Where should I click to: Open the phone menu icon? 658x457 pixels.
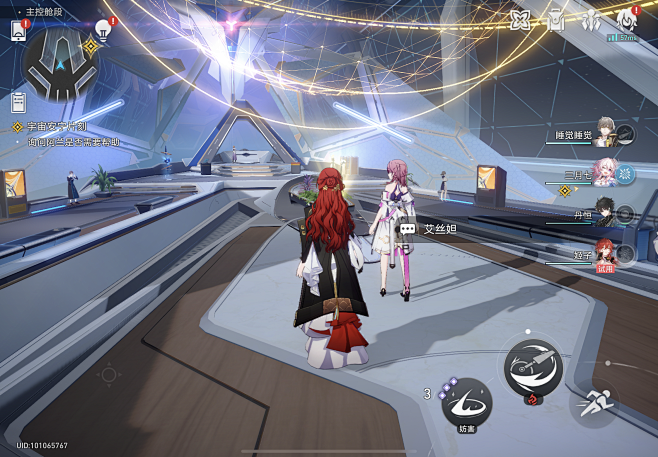pos(18,30)
